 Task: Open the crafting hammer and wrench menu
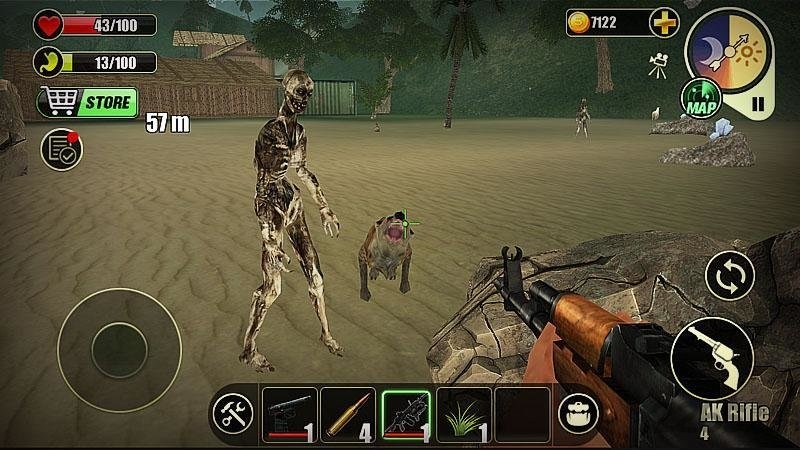(x=236, y=414)
